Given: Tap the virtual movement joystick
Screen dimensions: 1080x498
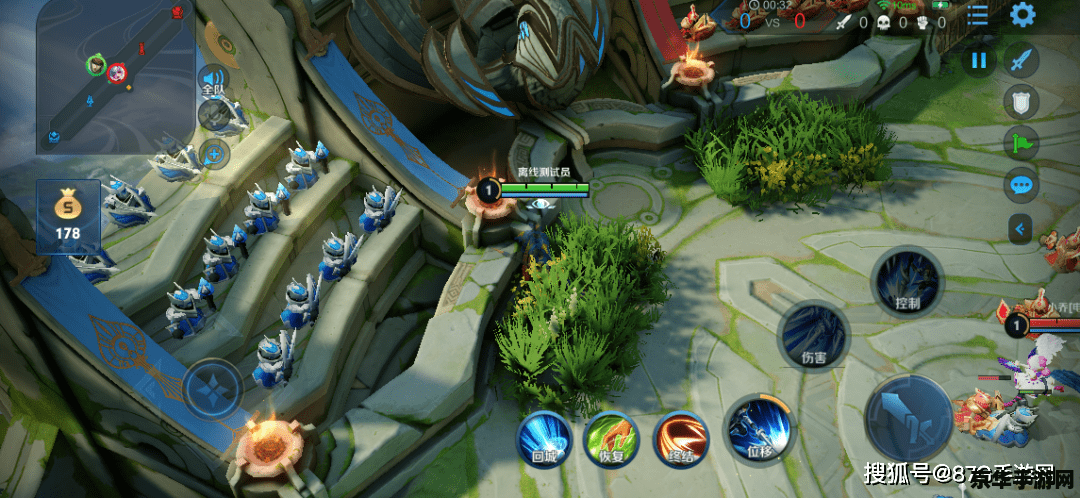Looking at the screenshot, I should point(212,388).
